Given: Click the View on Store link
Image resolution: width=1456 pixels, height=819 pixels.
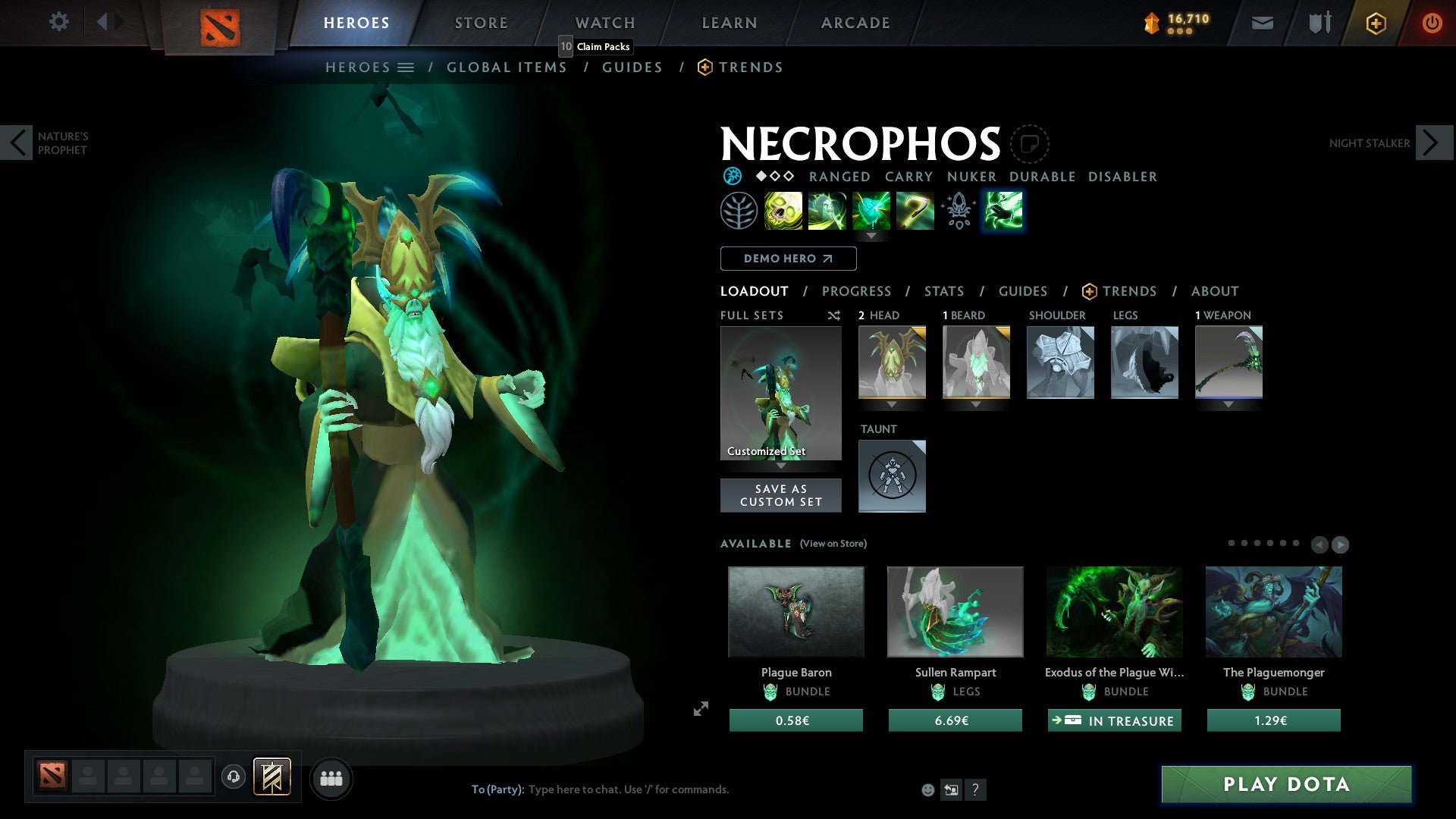Looking at the screenshot, I should (x=833, y=544).
